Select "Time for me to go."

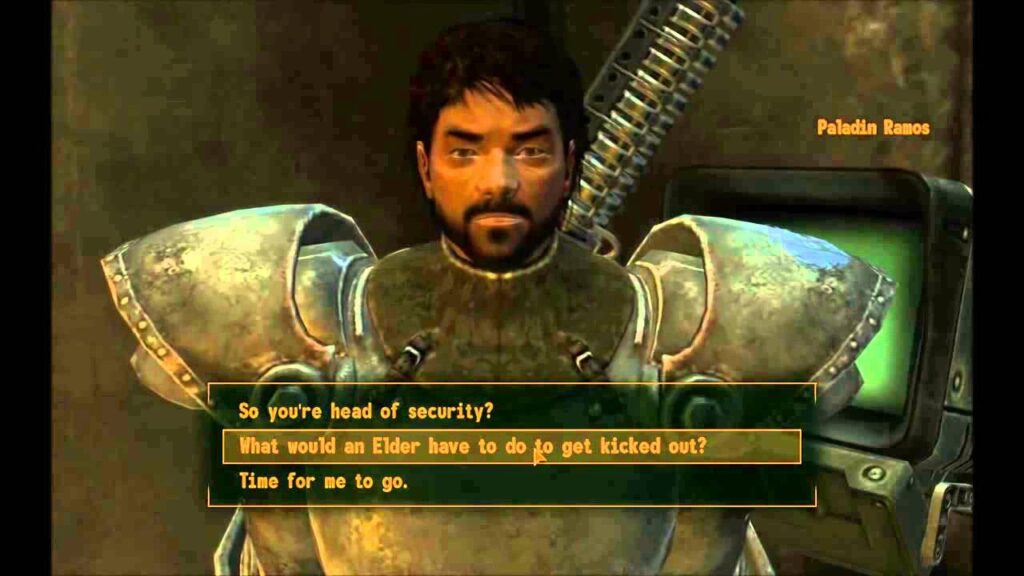pyautogui.click(x=323, y=481)
